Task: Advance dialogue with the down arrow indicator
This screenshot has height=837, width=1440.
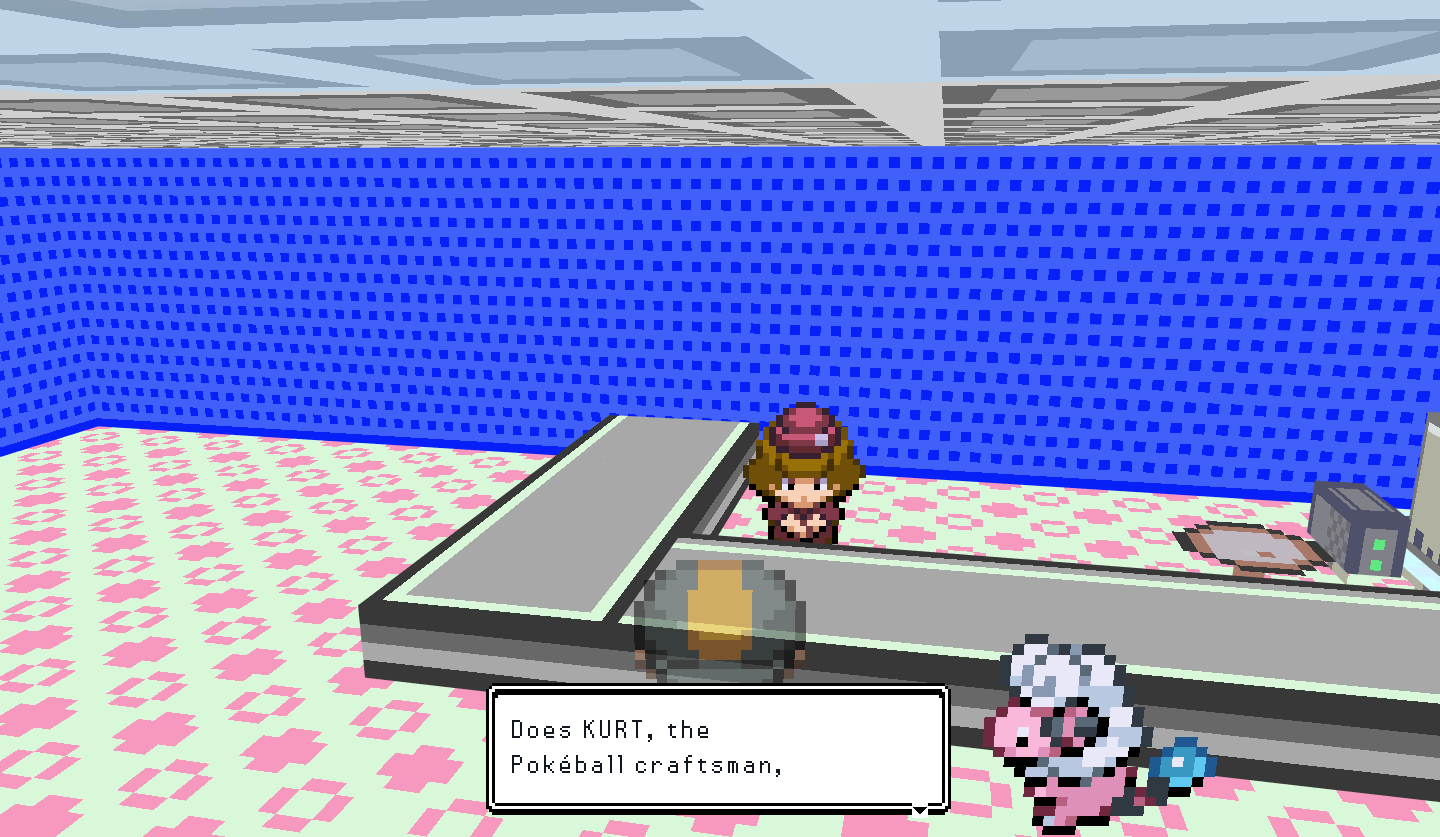Action: click(919, 810)
